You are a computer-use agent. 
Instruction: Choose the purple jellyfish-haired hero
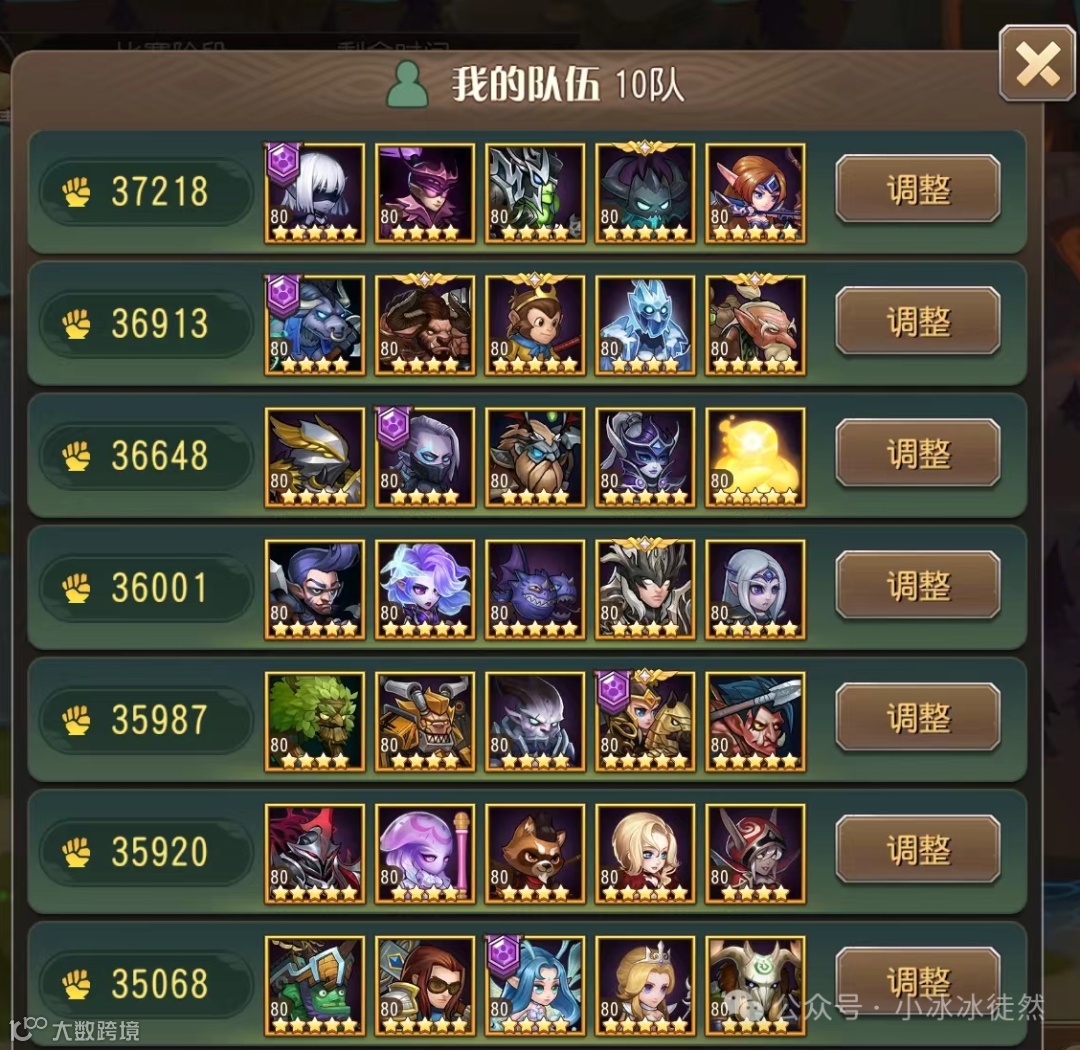(425, 852)
